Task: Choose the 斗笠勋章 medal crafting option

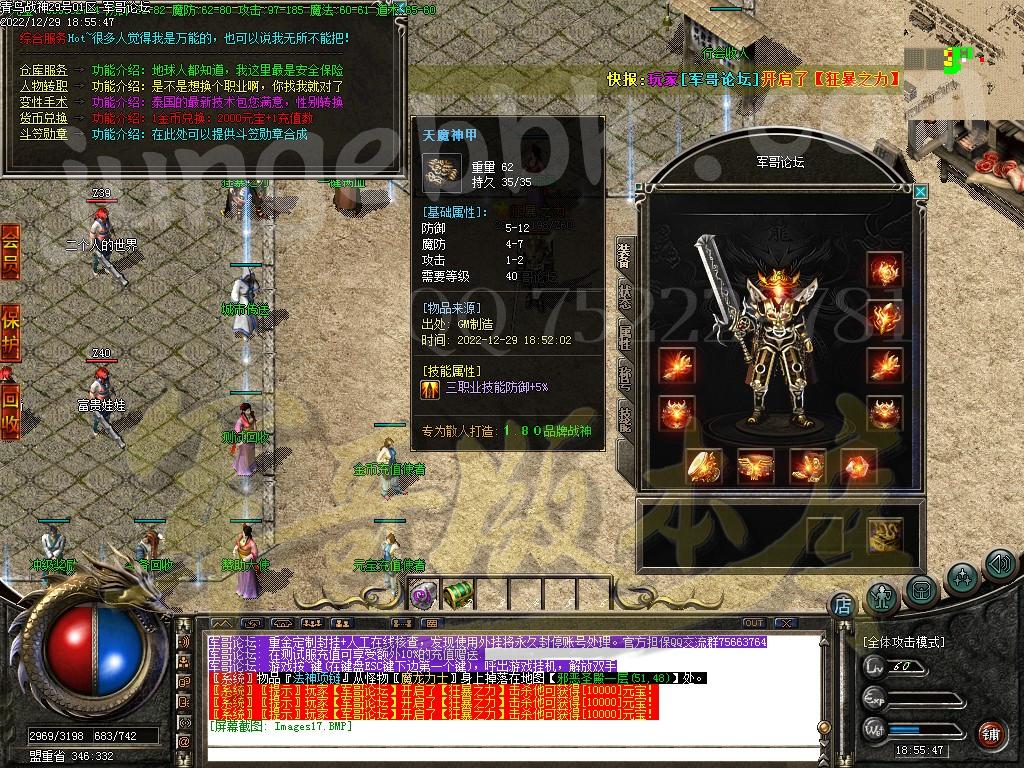Action: click(44, 134)
